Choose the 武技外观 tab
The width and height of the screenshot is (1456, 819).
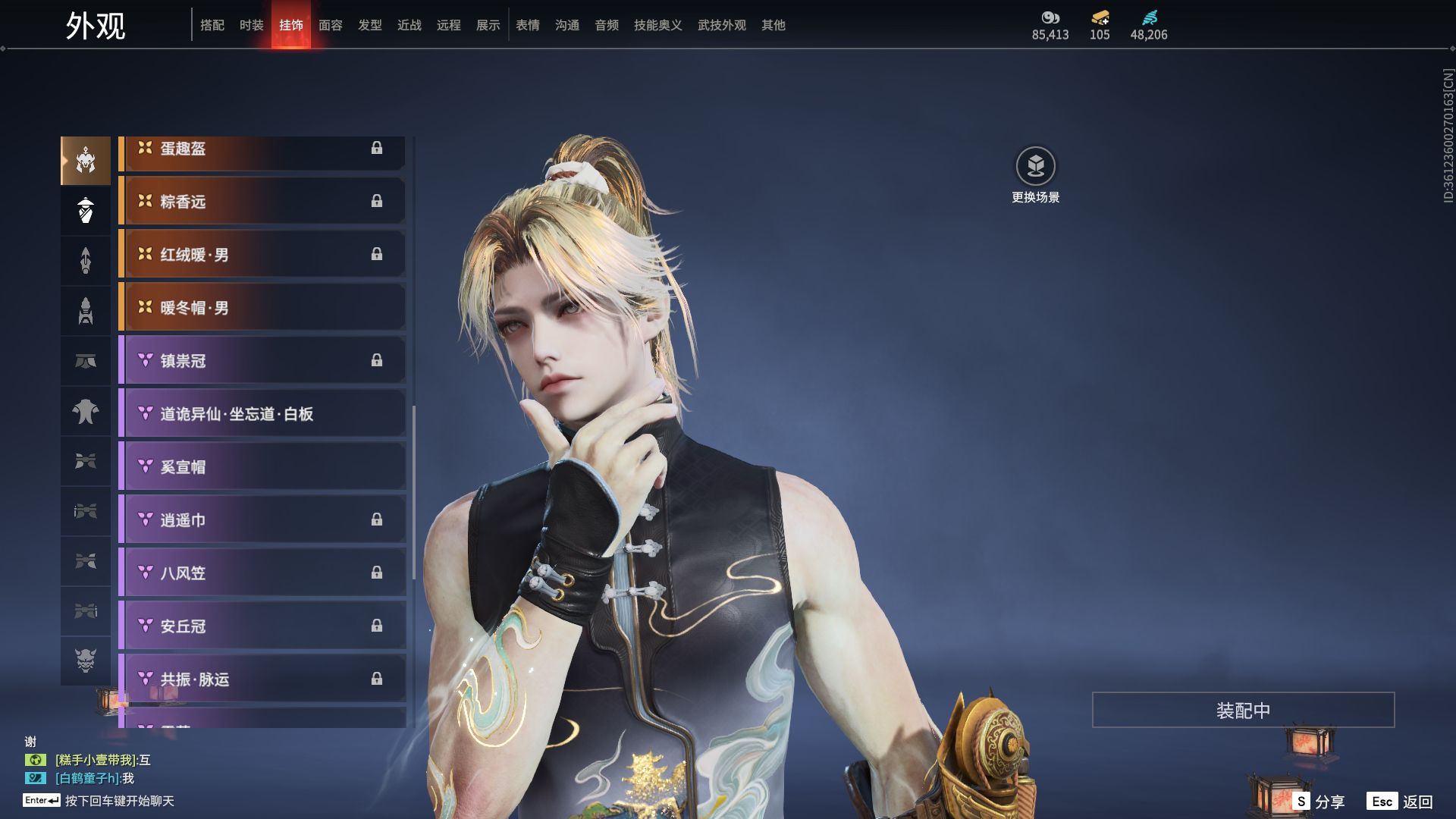click(x=721, y=25)
